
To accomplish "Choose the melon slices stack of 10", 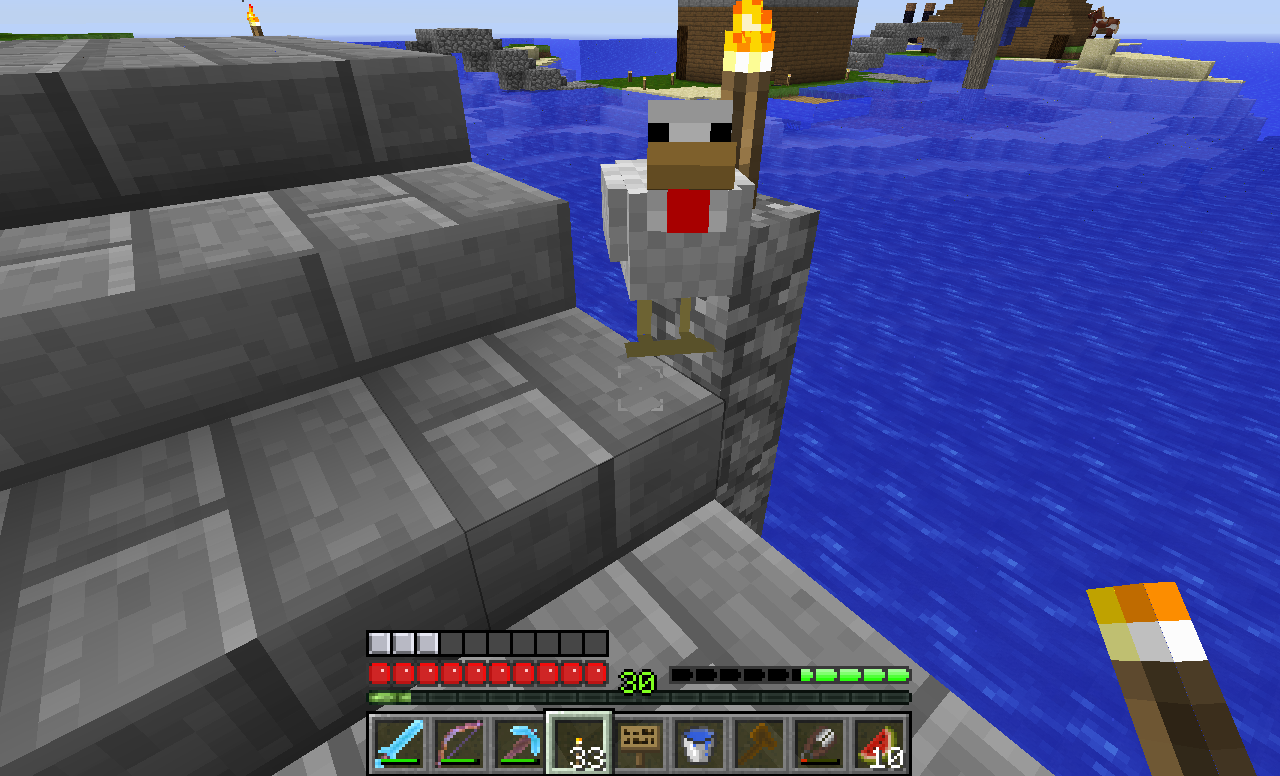I will click(x=878, y=744).
